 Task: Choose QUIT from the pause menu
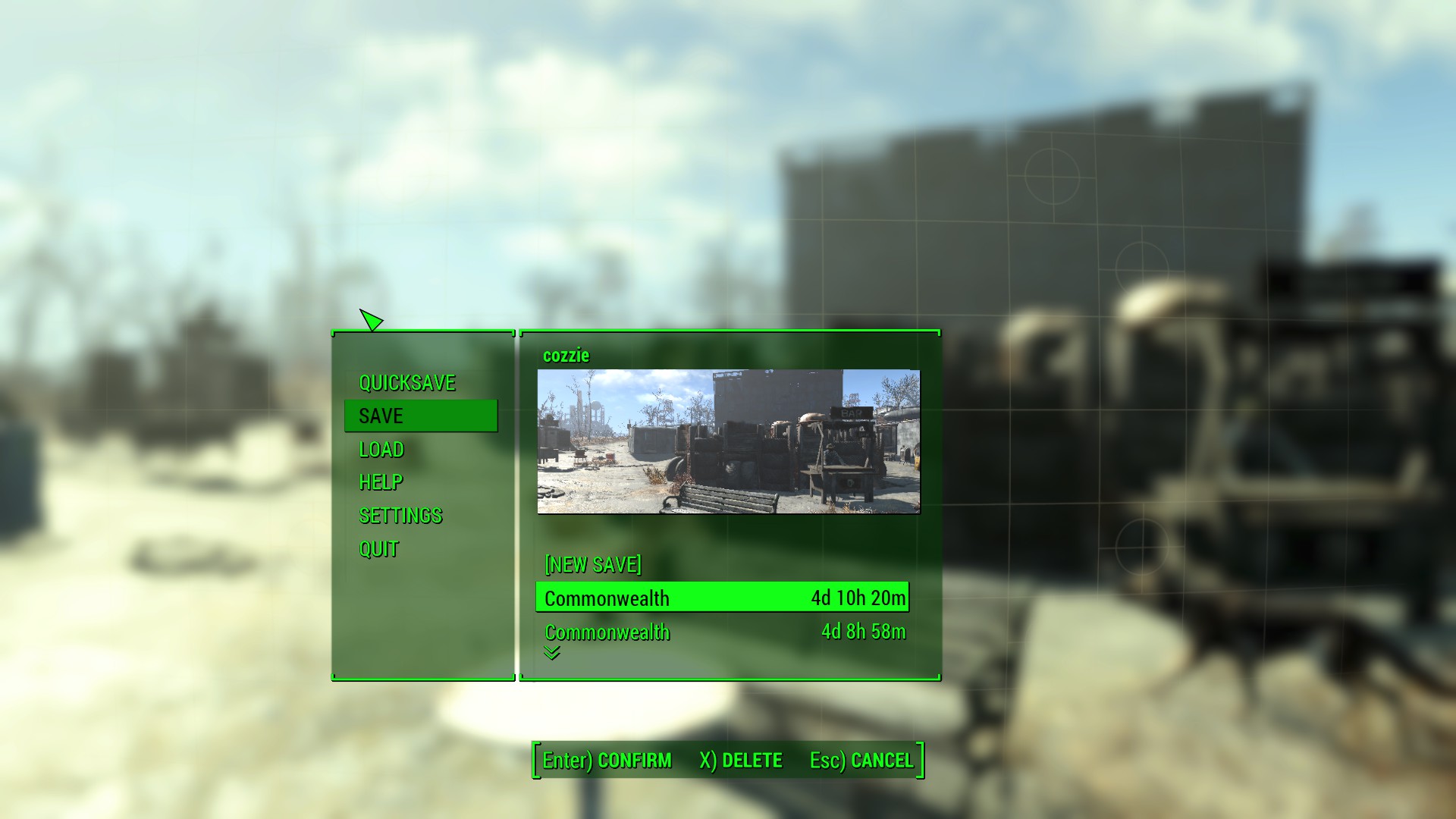coord(378,549)
